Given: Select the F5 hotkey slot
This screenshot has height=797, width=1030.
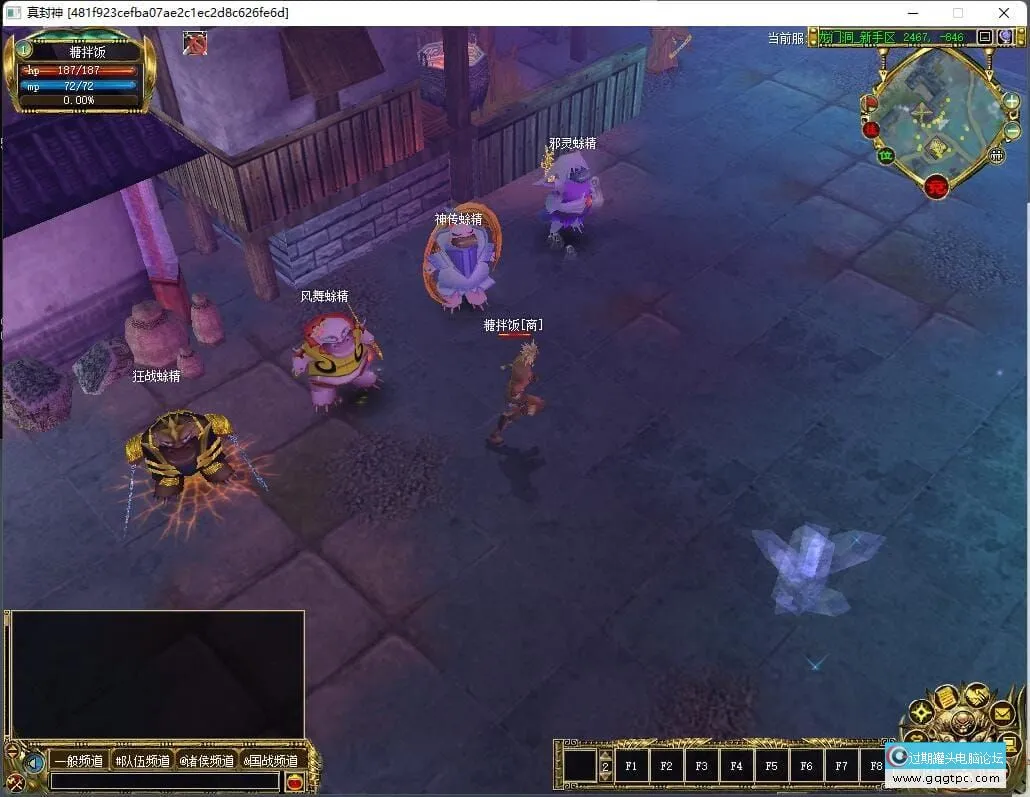Looking at the screenshot, I should coord(771,766).
